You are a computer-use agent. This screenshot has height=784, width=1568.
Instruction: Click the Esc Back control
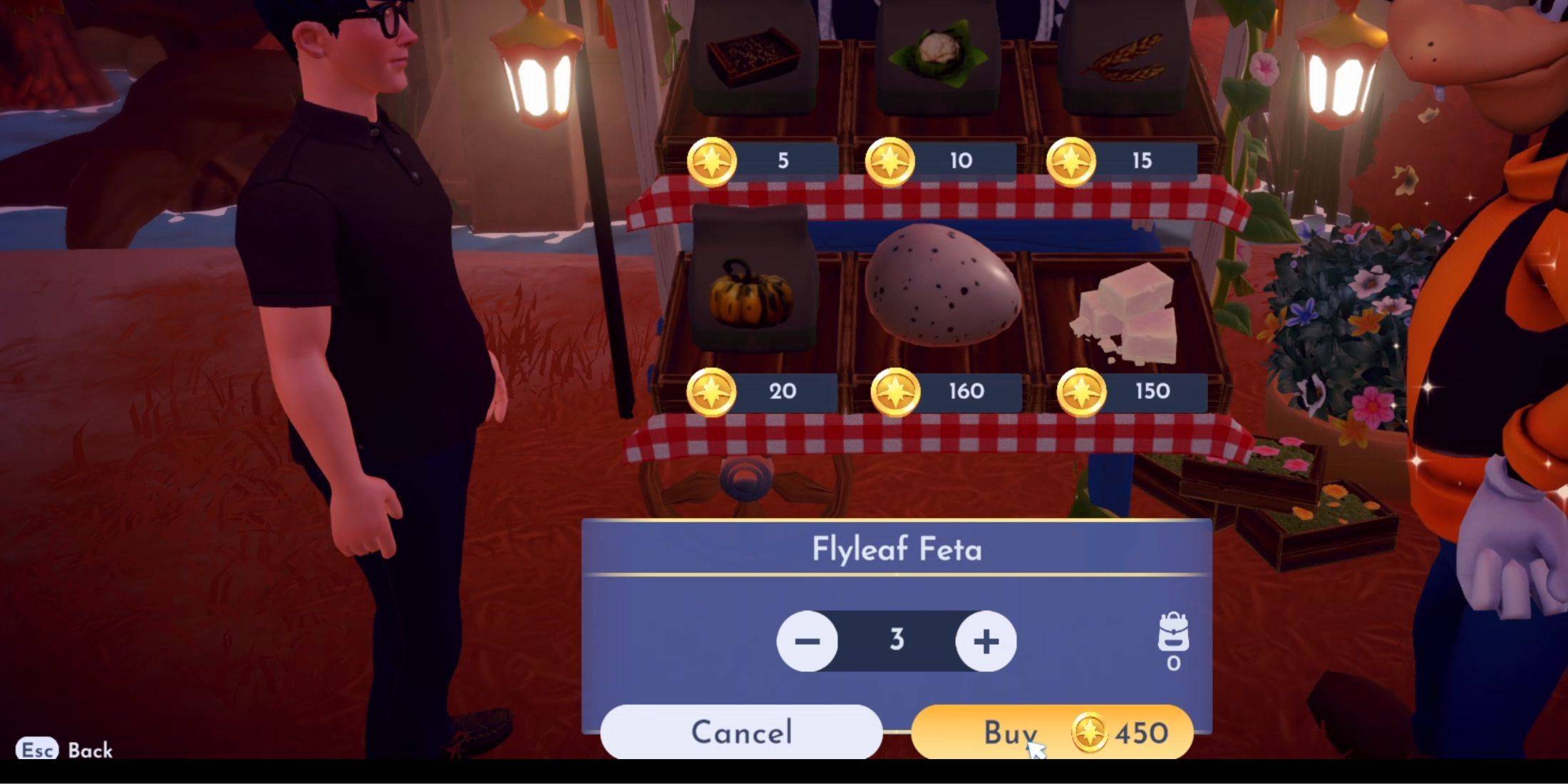[x=64, y=751]
